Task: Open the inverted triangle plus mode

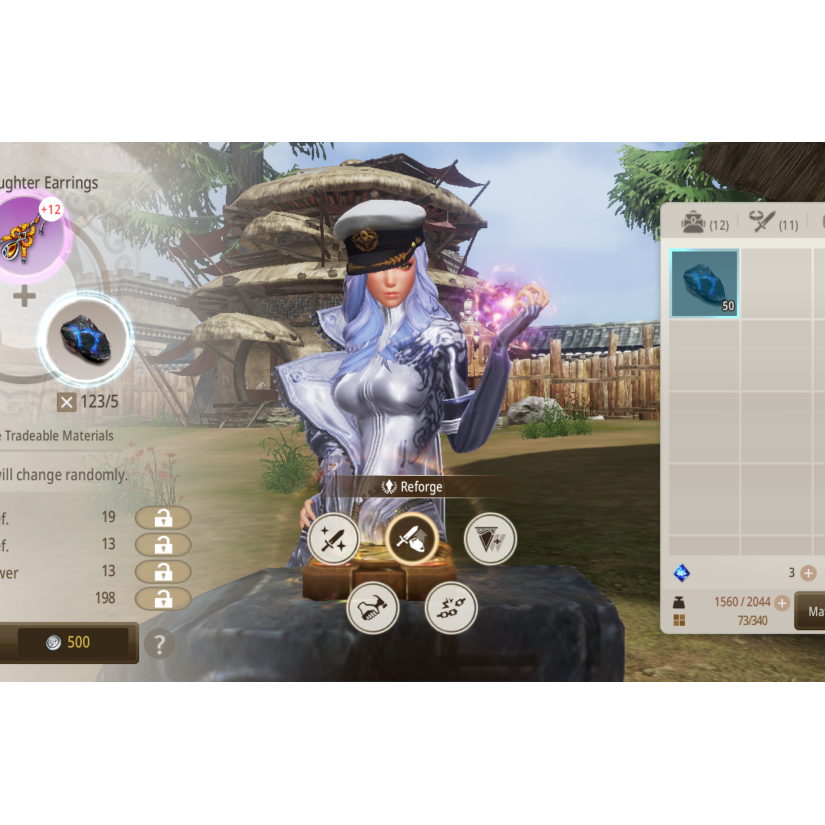Action: pyautogui.click(x=490, y=540)
